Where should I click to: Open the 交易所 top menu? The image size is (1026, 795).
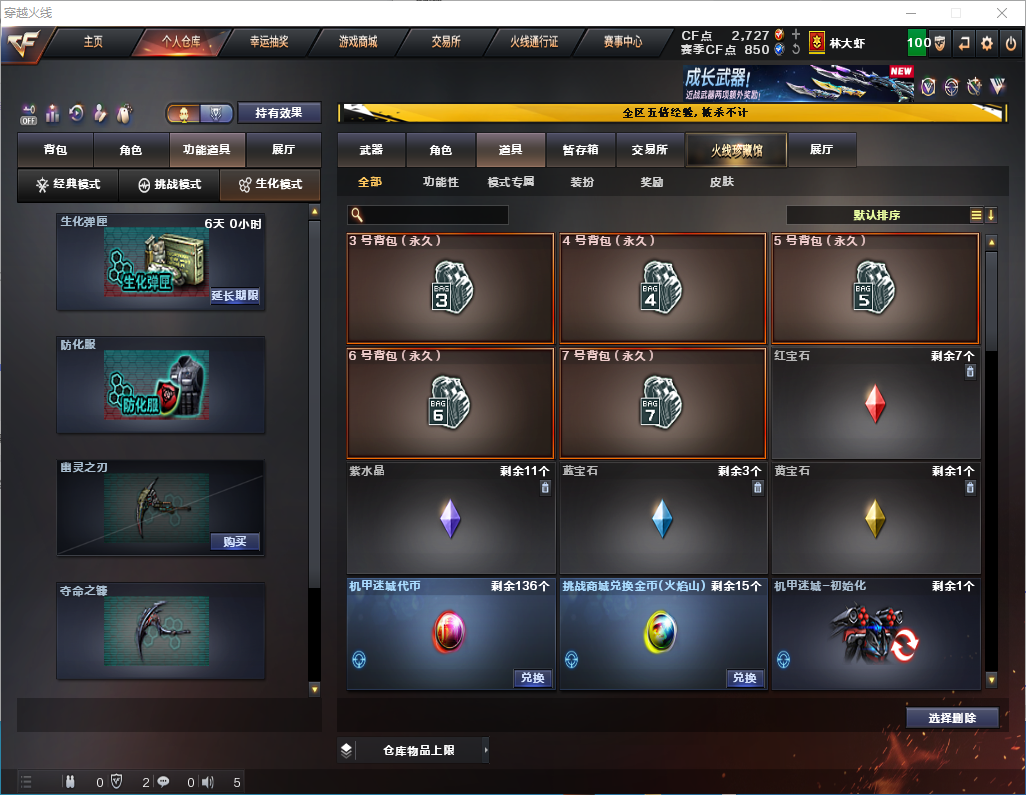tap(446, 42)
